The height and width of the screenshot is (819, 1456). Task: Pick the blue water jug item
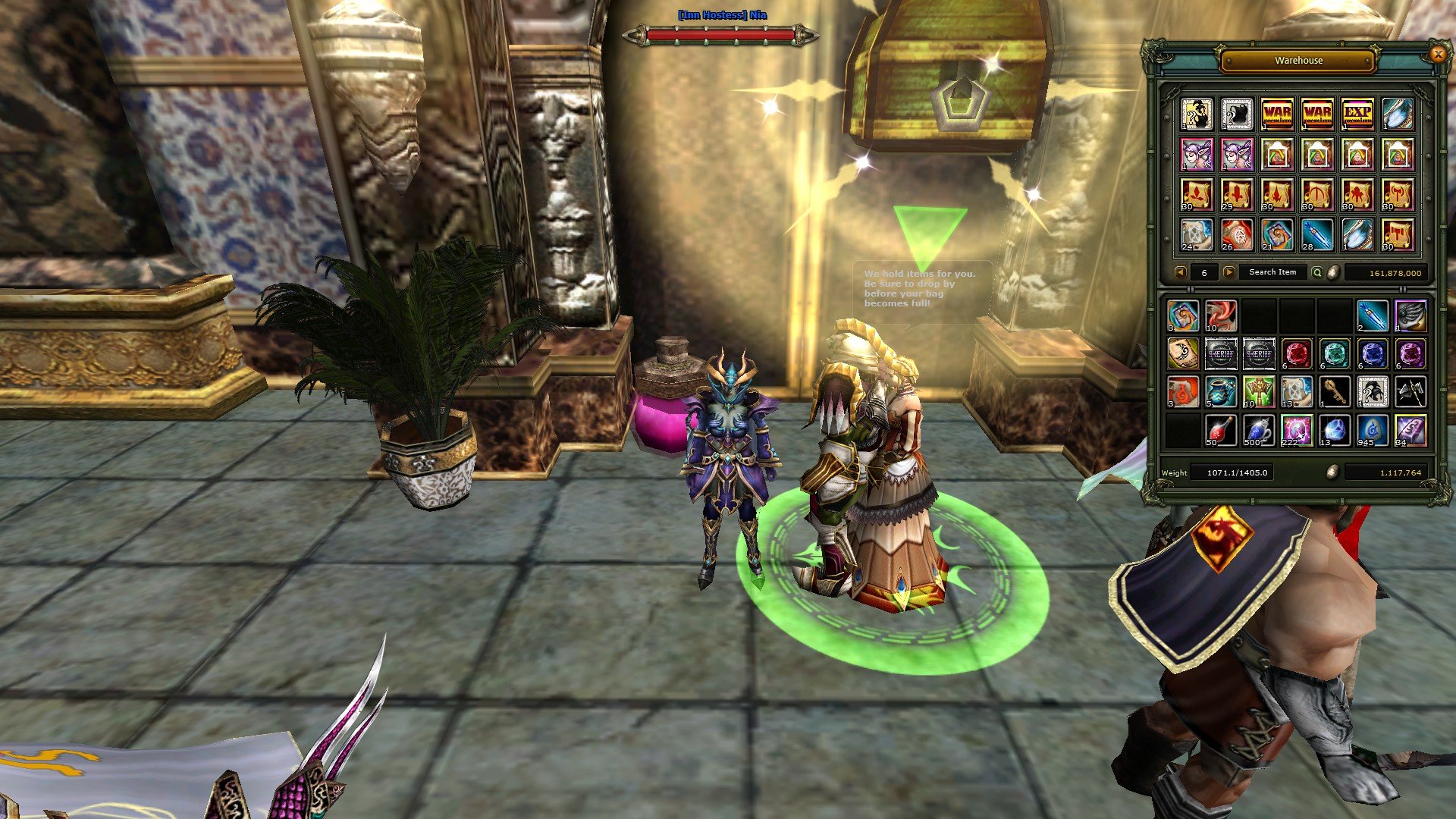pyautogui.click(x=1221, y=391)
